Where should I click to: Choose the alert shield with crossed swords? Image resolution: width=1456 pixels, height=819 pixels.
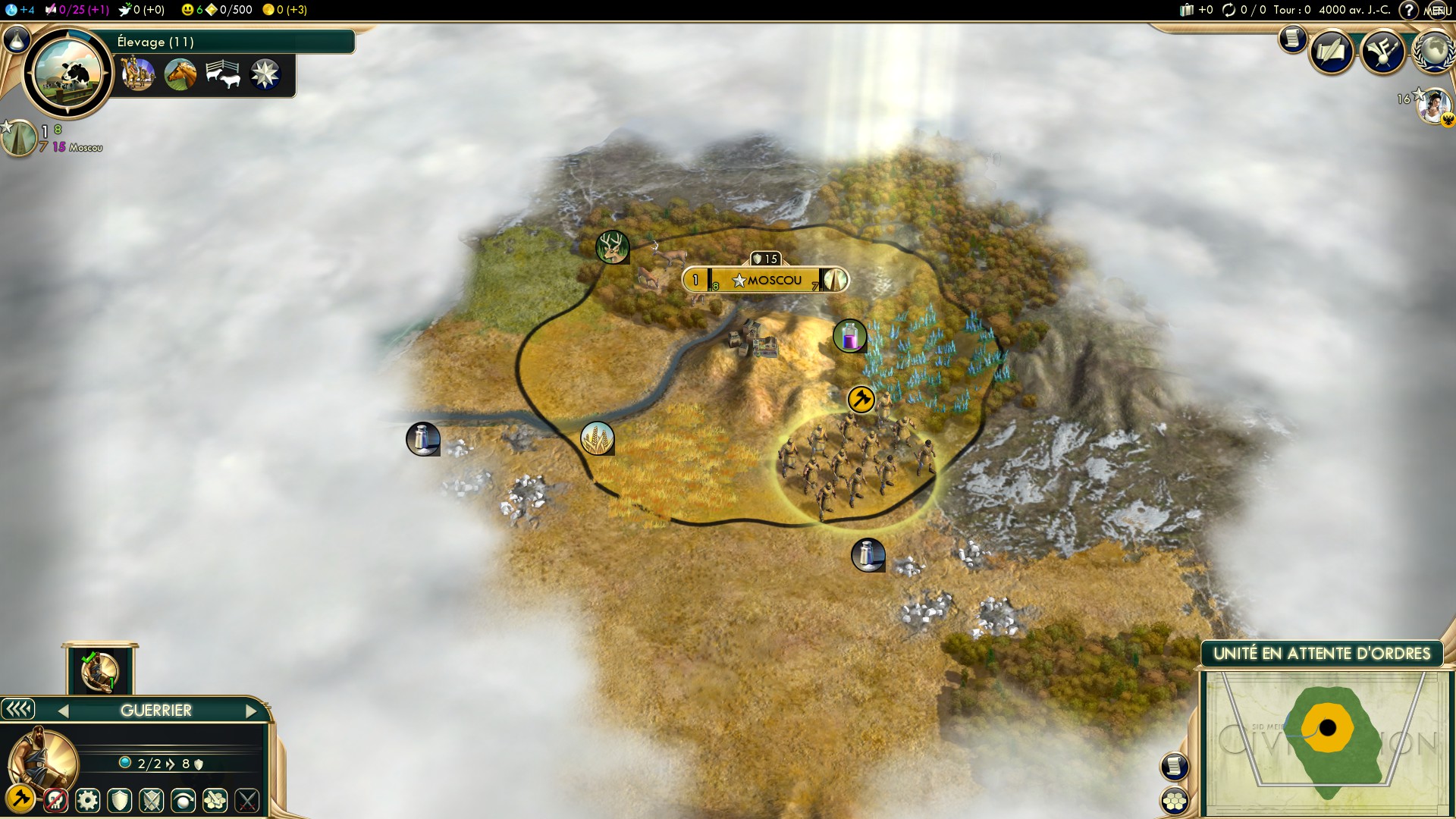click(152, 799)
